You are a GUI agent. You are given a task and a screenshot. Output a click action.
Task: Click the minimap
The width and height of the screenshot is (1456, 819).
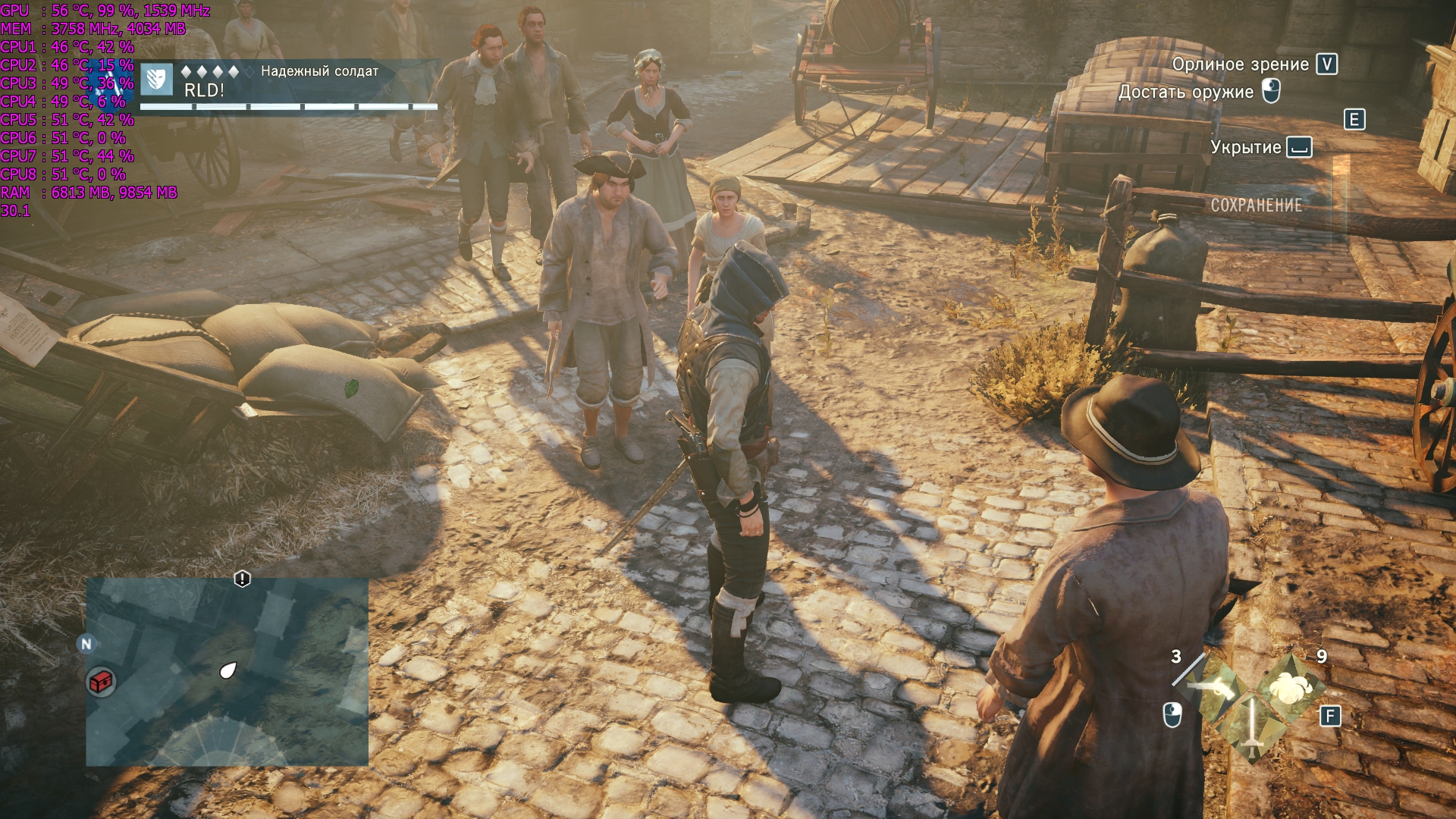tap(227, 672)
